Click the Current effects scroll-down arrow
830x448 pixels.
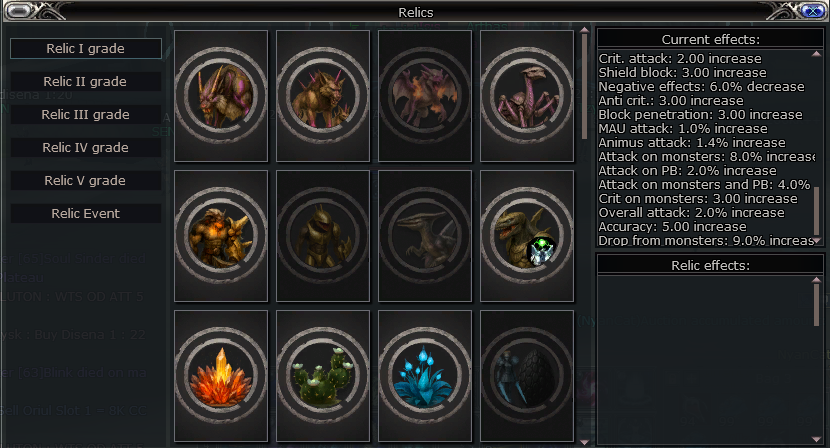click(817, 240)
